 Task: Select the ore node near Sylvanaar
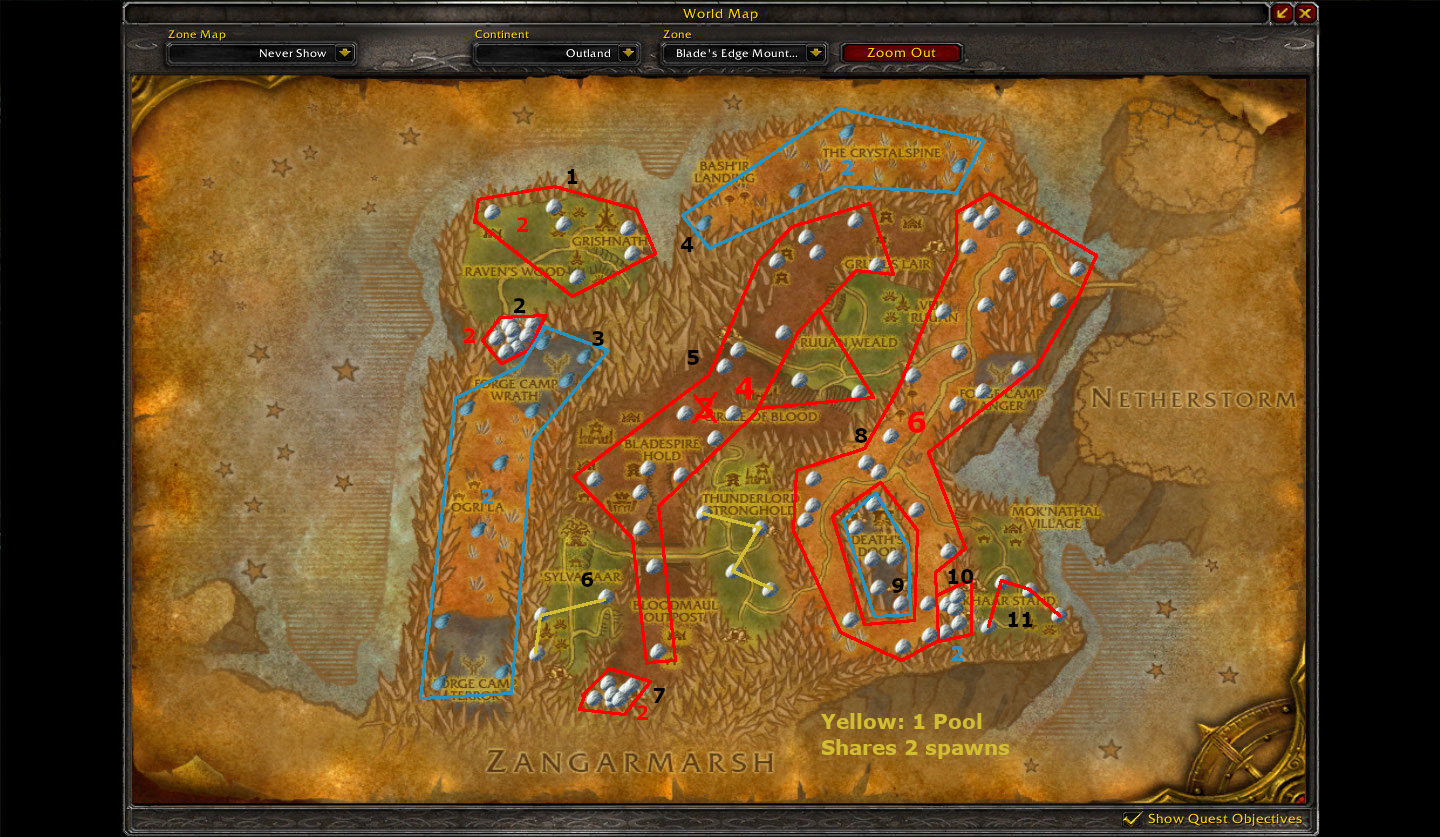click(x=605, y=597)
